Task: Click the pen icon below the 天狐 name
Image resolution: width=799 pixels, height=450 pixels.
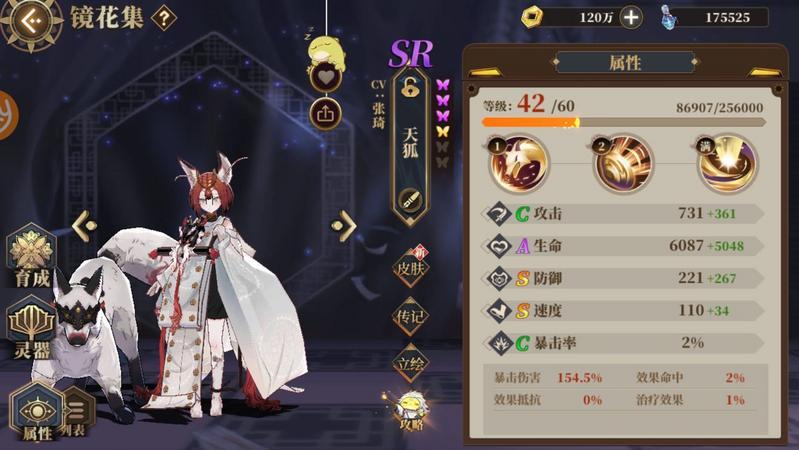Action: 410,199
